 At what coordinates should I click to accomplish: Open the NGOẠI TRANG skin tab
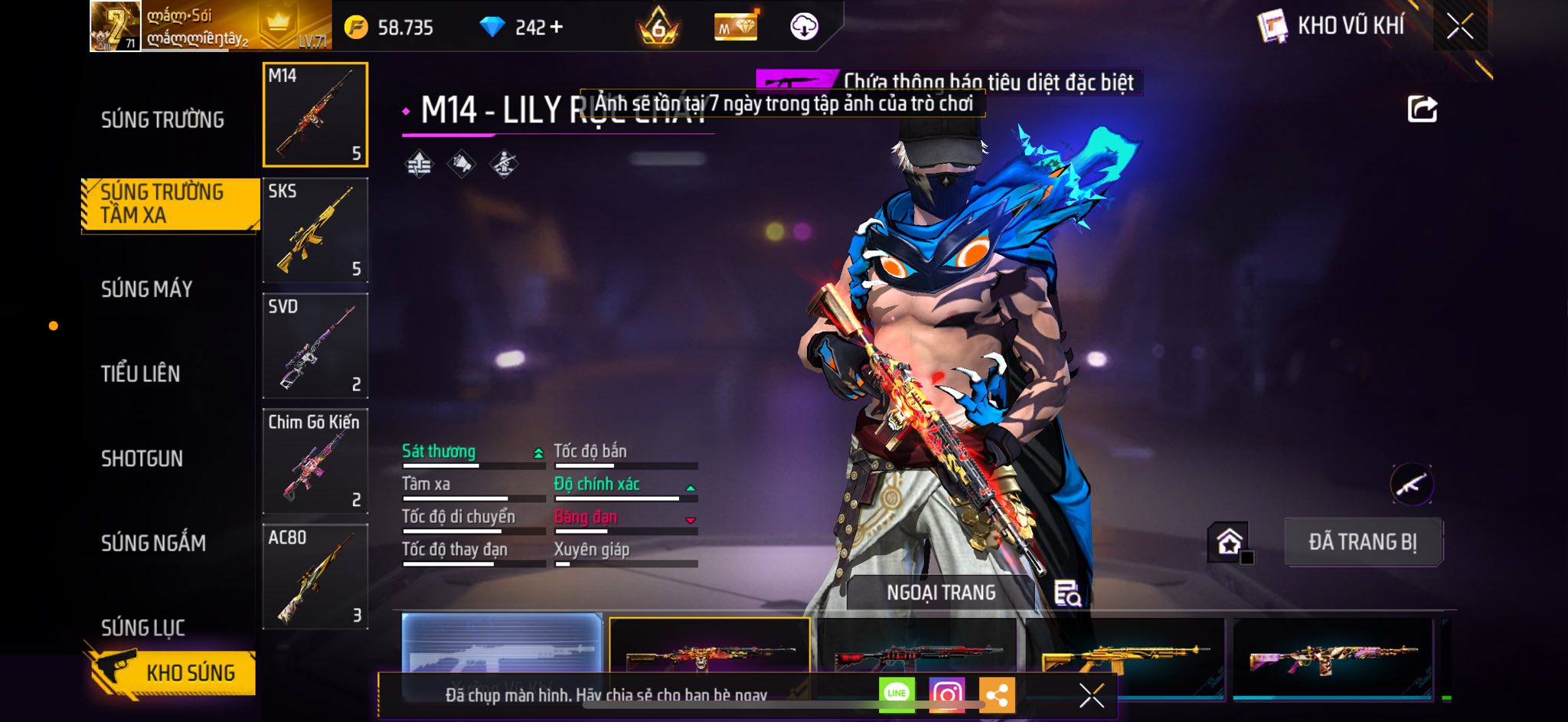941,593
